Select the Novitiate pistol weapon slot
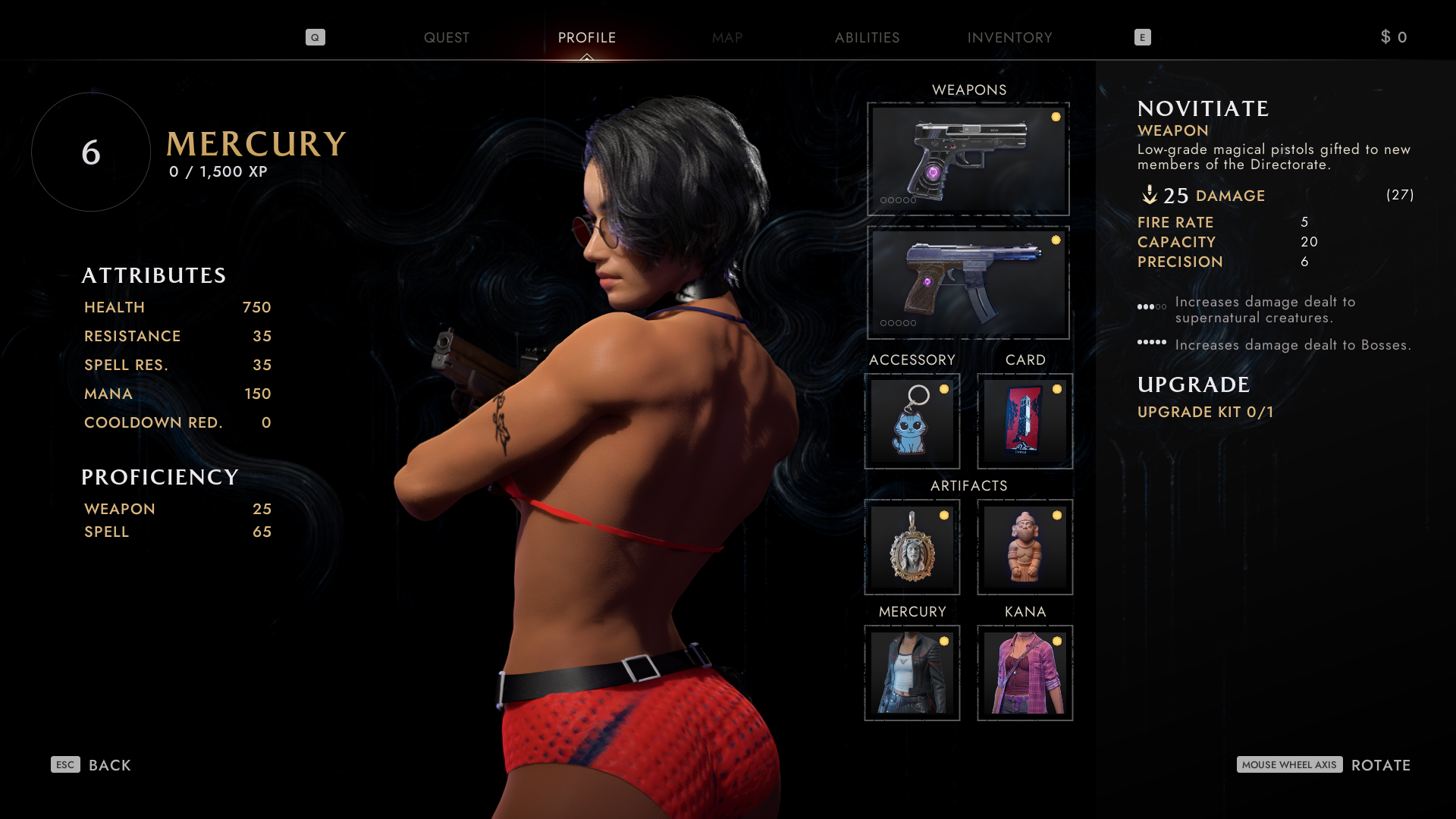 tap(968, 159)
